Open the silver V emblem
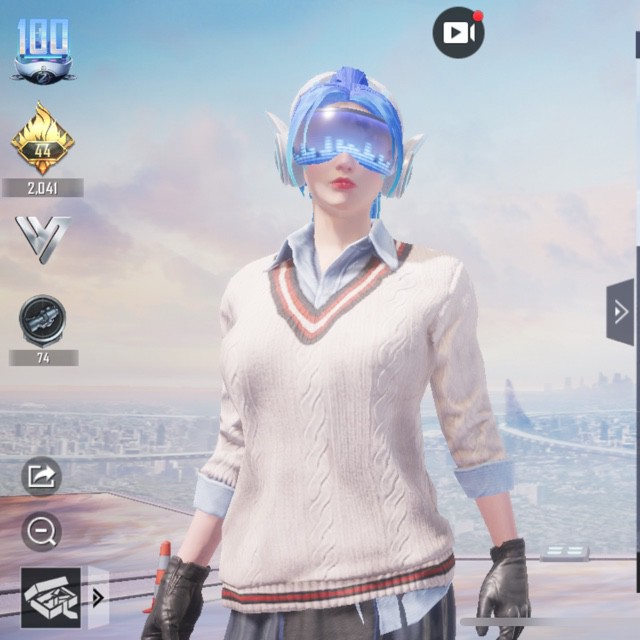640x640 pixels. coord(42,238)
